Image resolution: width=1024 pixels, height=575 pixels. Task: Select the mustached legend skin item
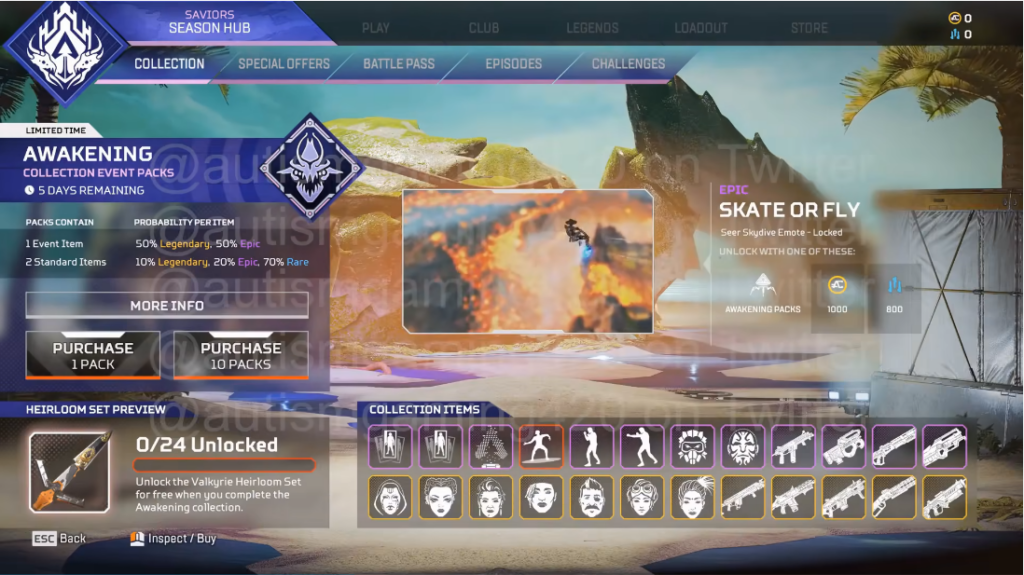point(591,497)
